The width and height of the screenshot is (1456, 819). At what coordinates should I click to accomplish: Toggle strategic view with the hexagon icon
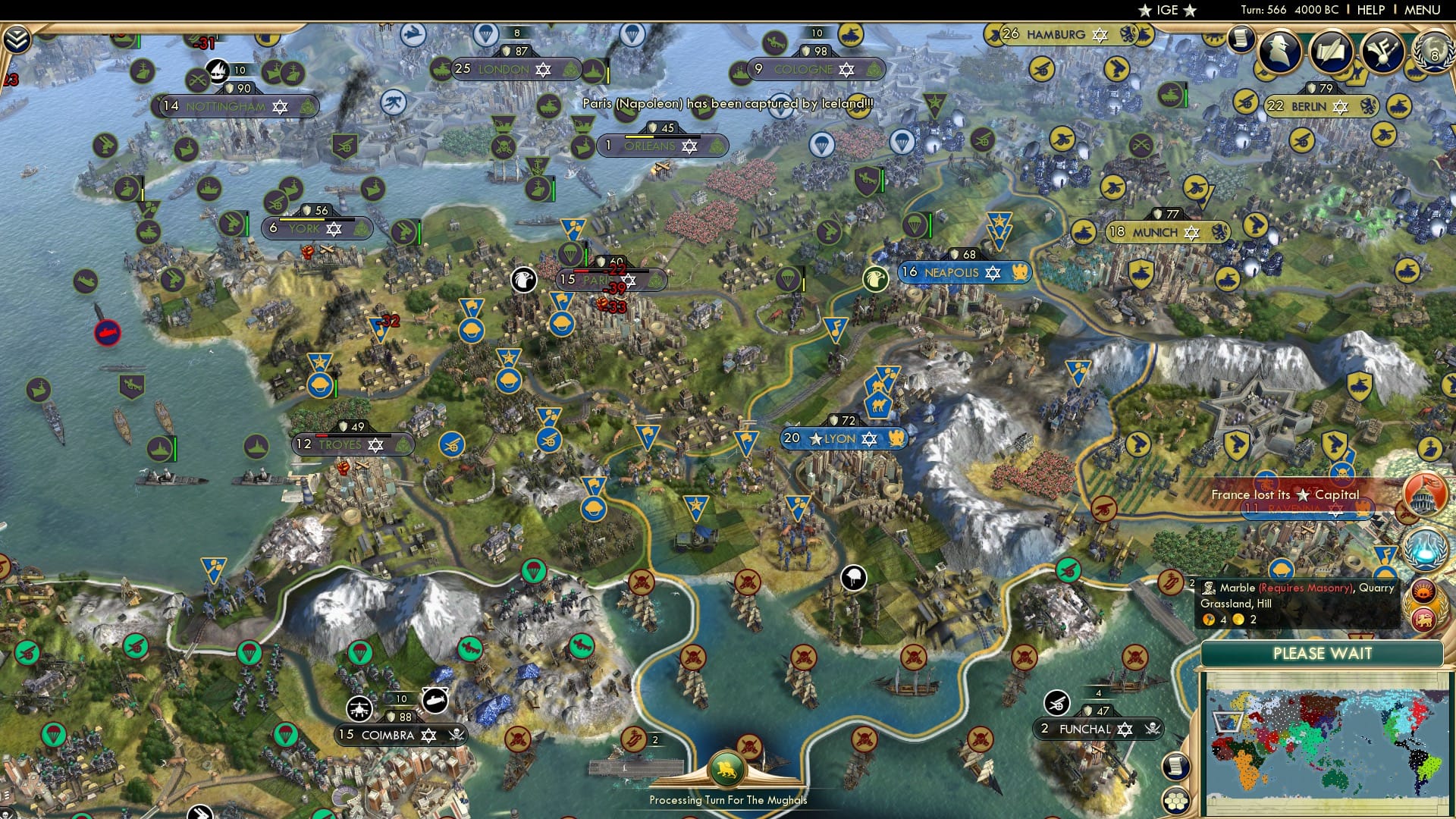pyautogui.click(x=1175, y=802)
